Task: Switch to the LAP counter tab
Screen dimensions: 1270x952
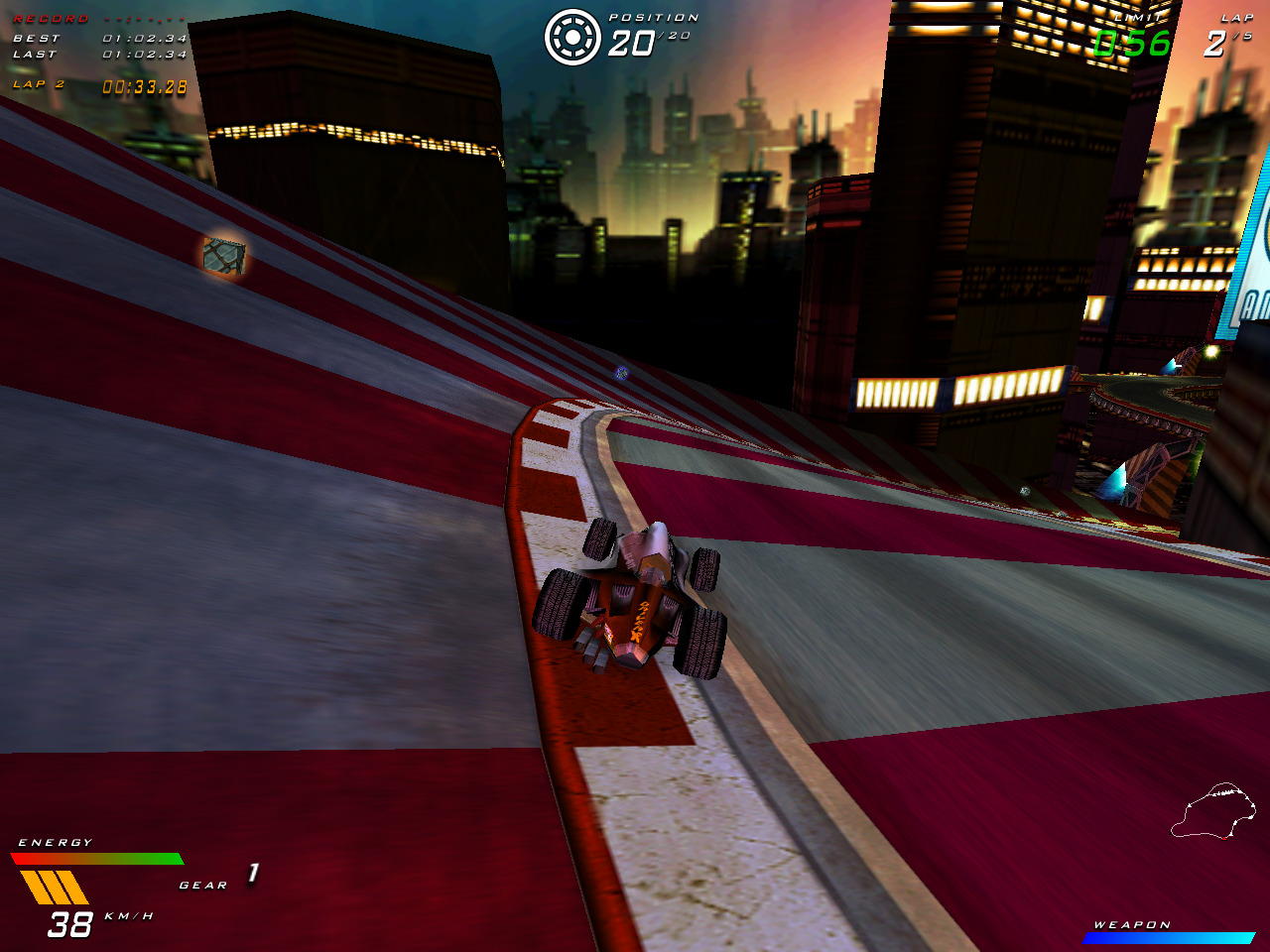Action: point(1234,17)
